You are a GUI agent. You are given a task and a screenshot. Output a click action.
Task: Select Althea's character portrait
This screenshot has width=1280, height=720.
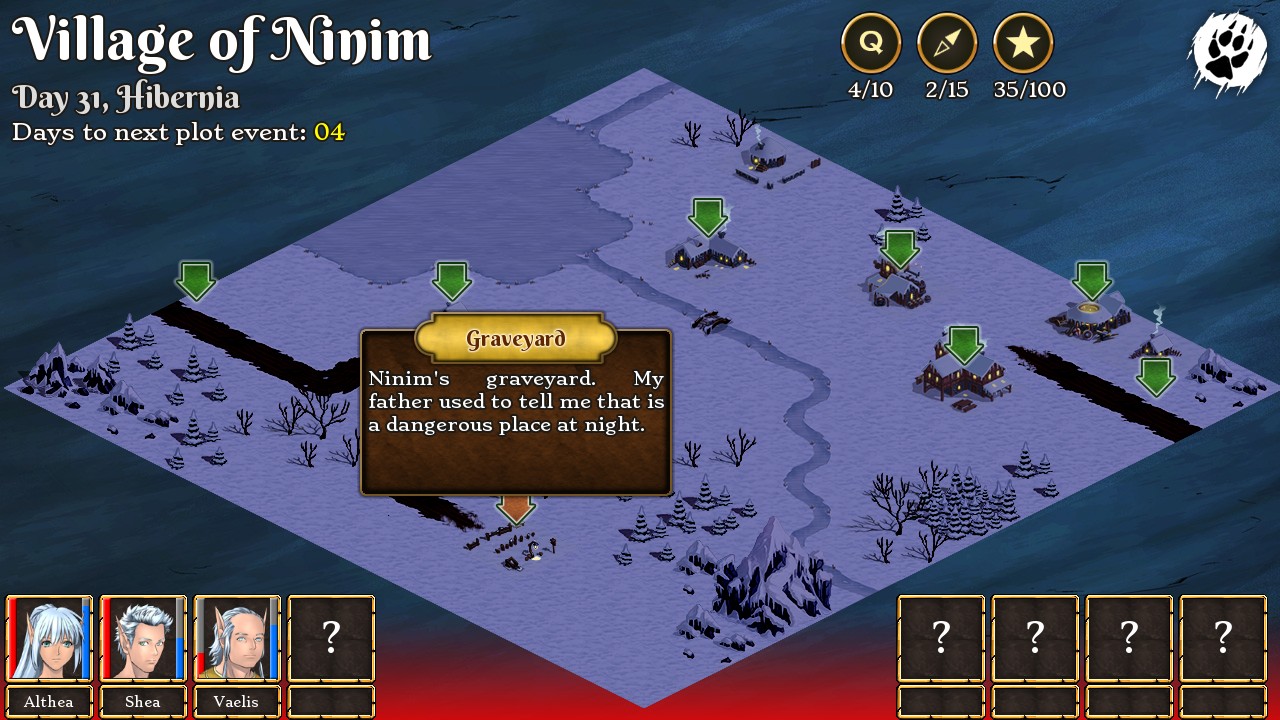point(48,638)
